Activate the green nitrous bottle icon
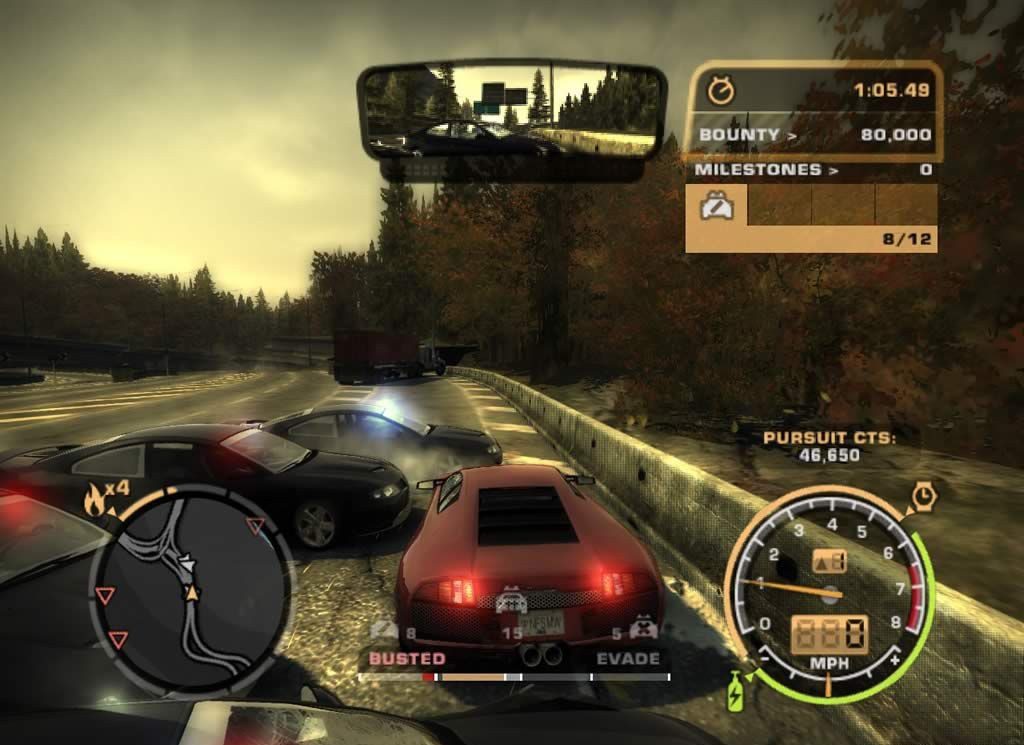Image resolution: width=1024 pixels, height=745 pixels. [x=736, y=690]
